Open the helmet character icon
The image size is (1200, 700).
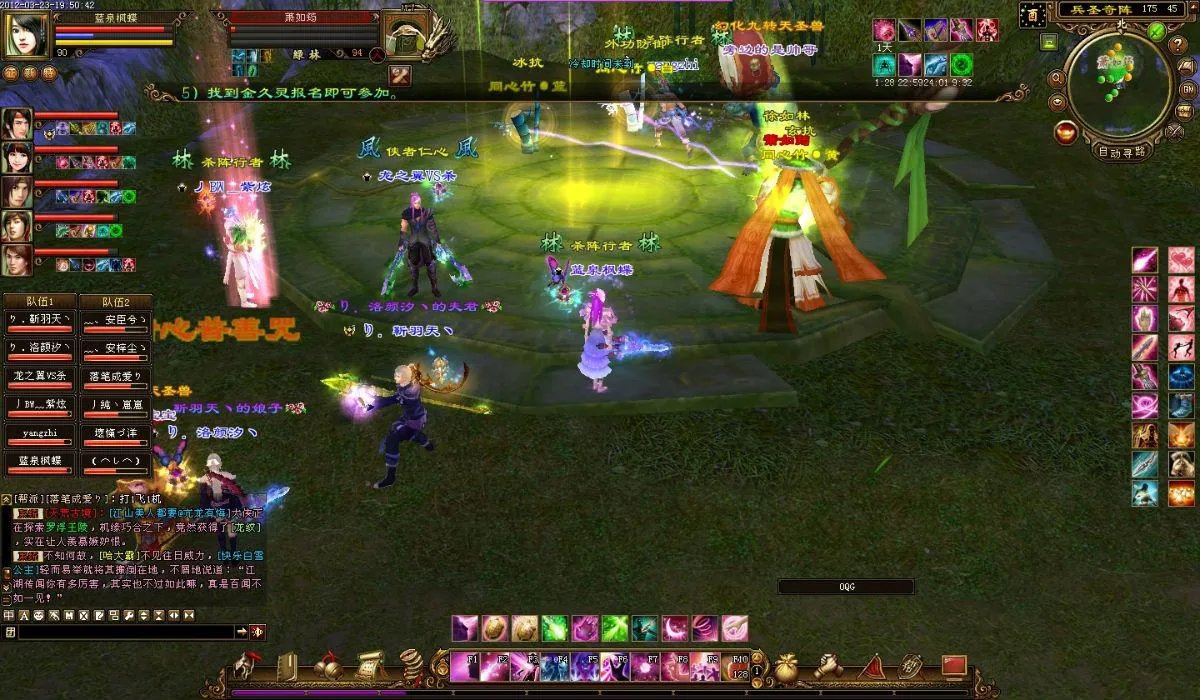246,665
